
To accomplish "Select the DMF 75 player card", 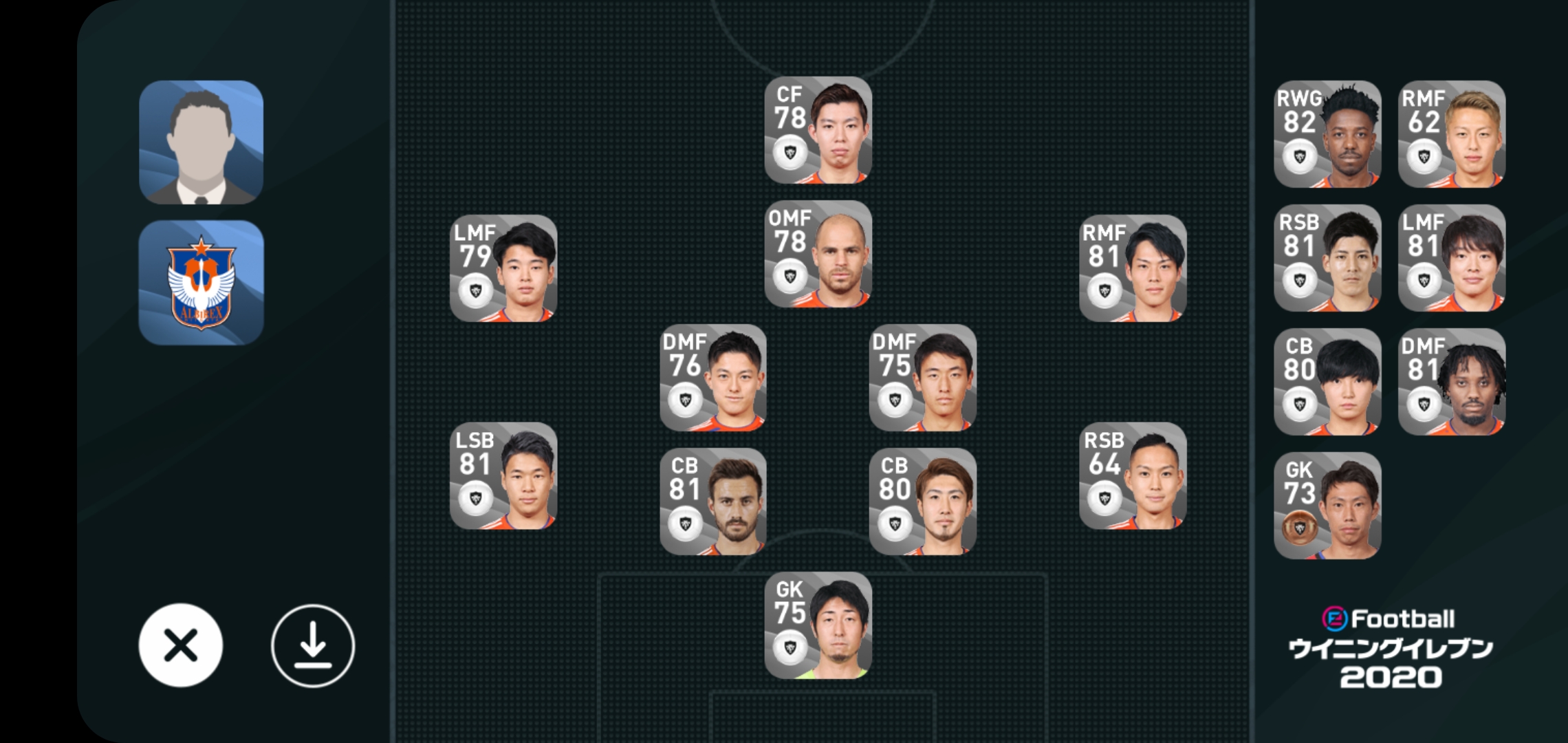I will (922, 378).
